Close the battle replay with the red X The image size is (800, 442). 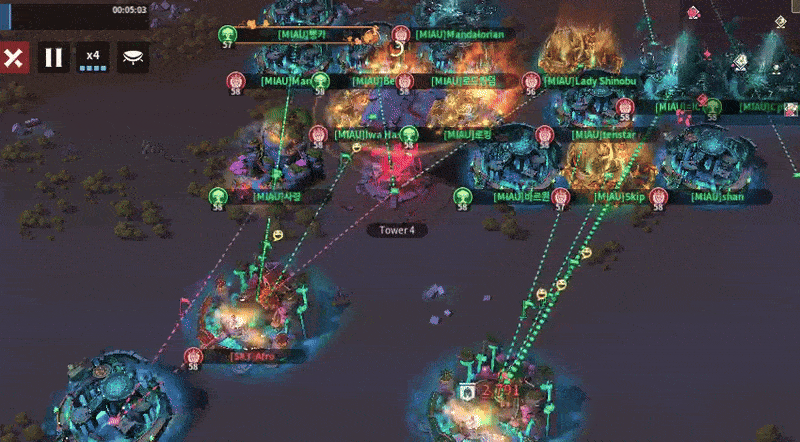tap(14, 57)
